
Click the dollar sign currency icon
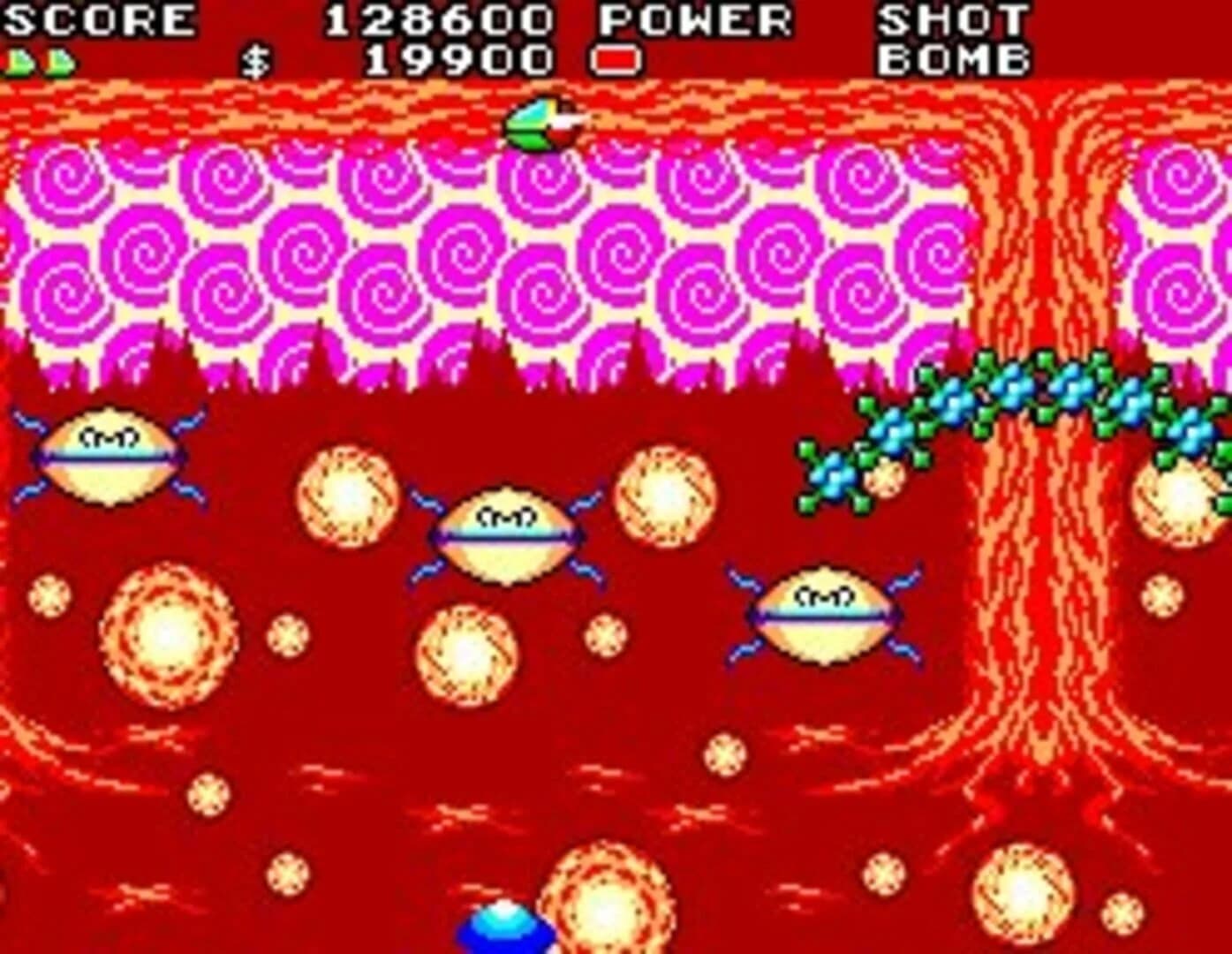coord(254,62)
